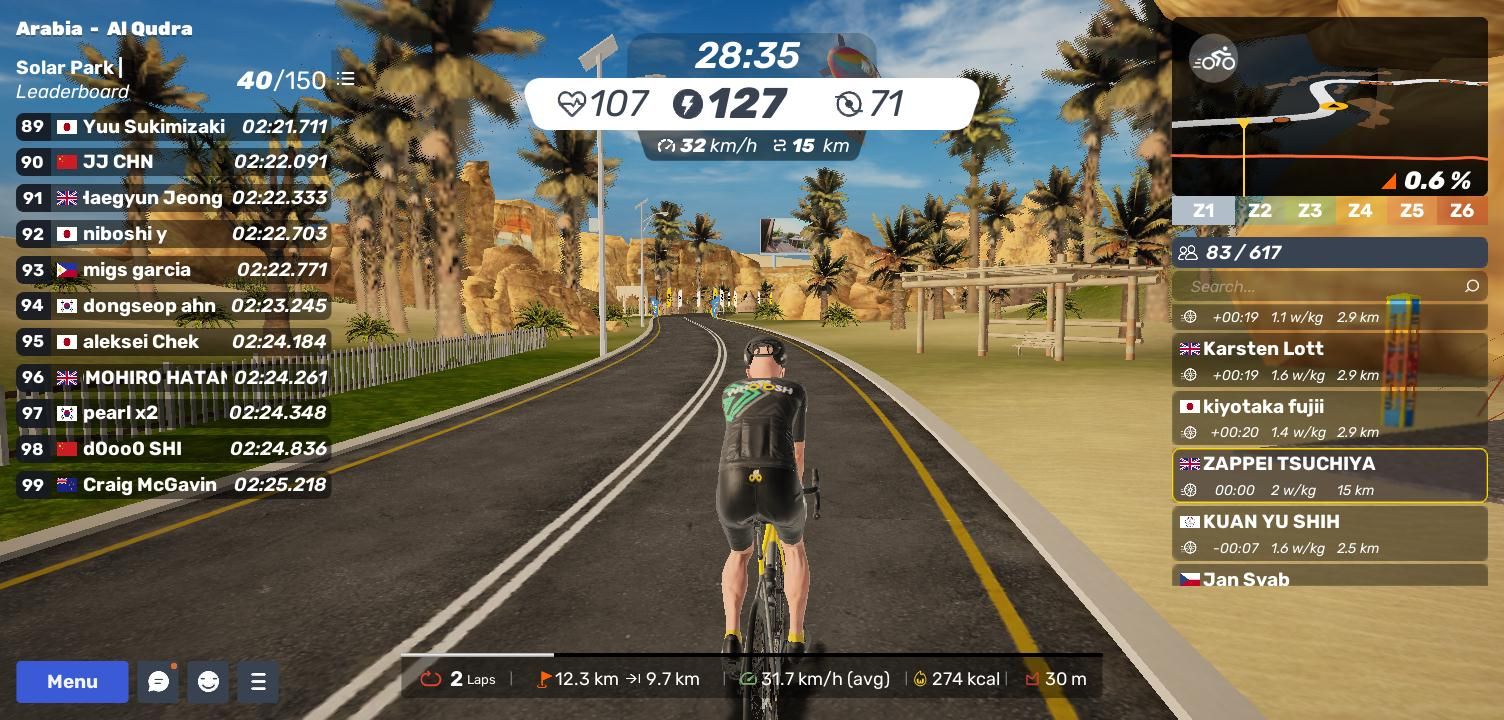Toggle the three-line list button beside emoji

[x=258, y=682]
